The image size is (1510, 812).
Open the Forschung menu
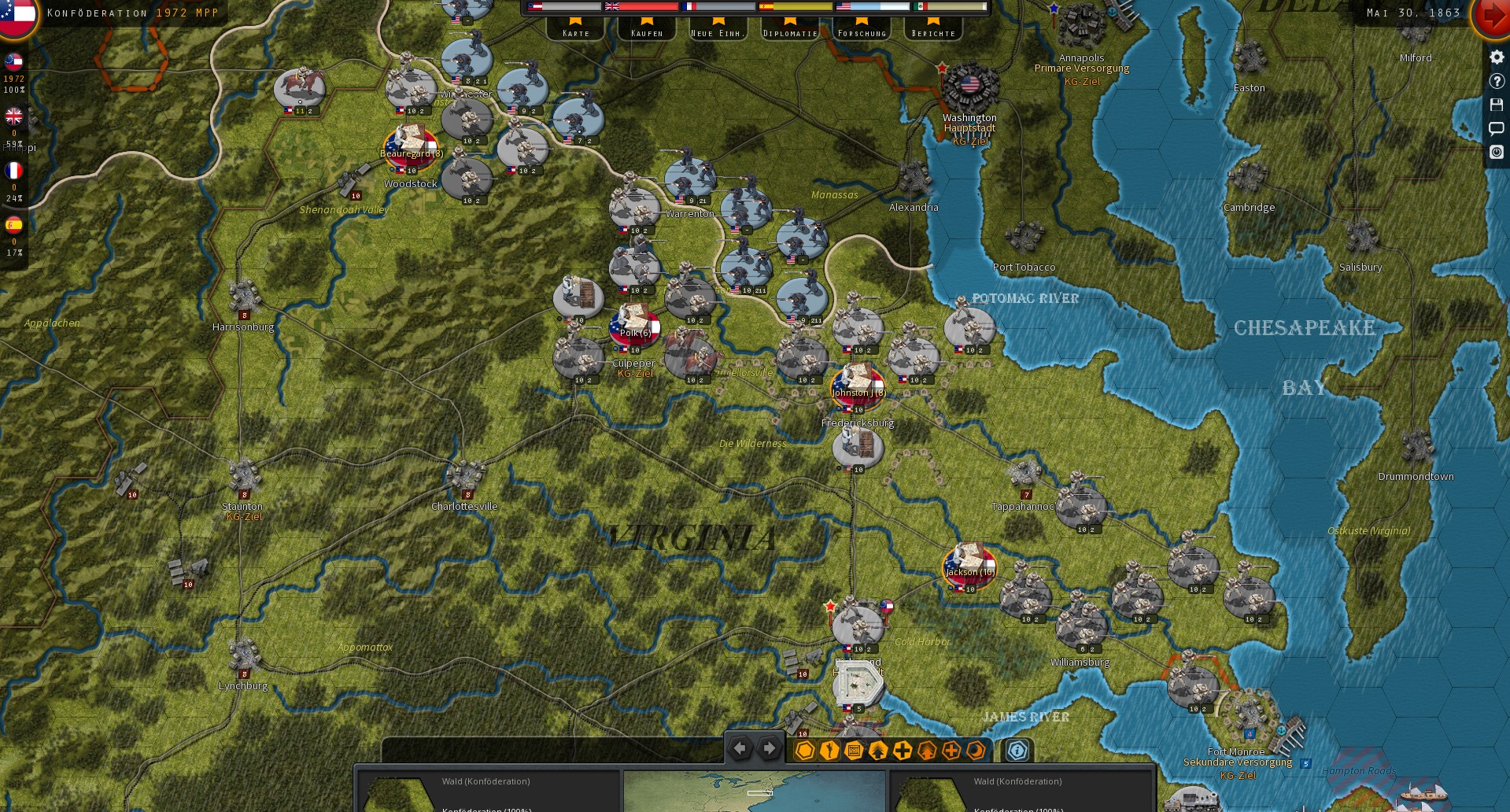pos(862,33)
